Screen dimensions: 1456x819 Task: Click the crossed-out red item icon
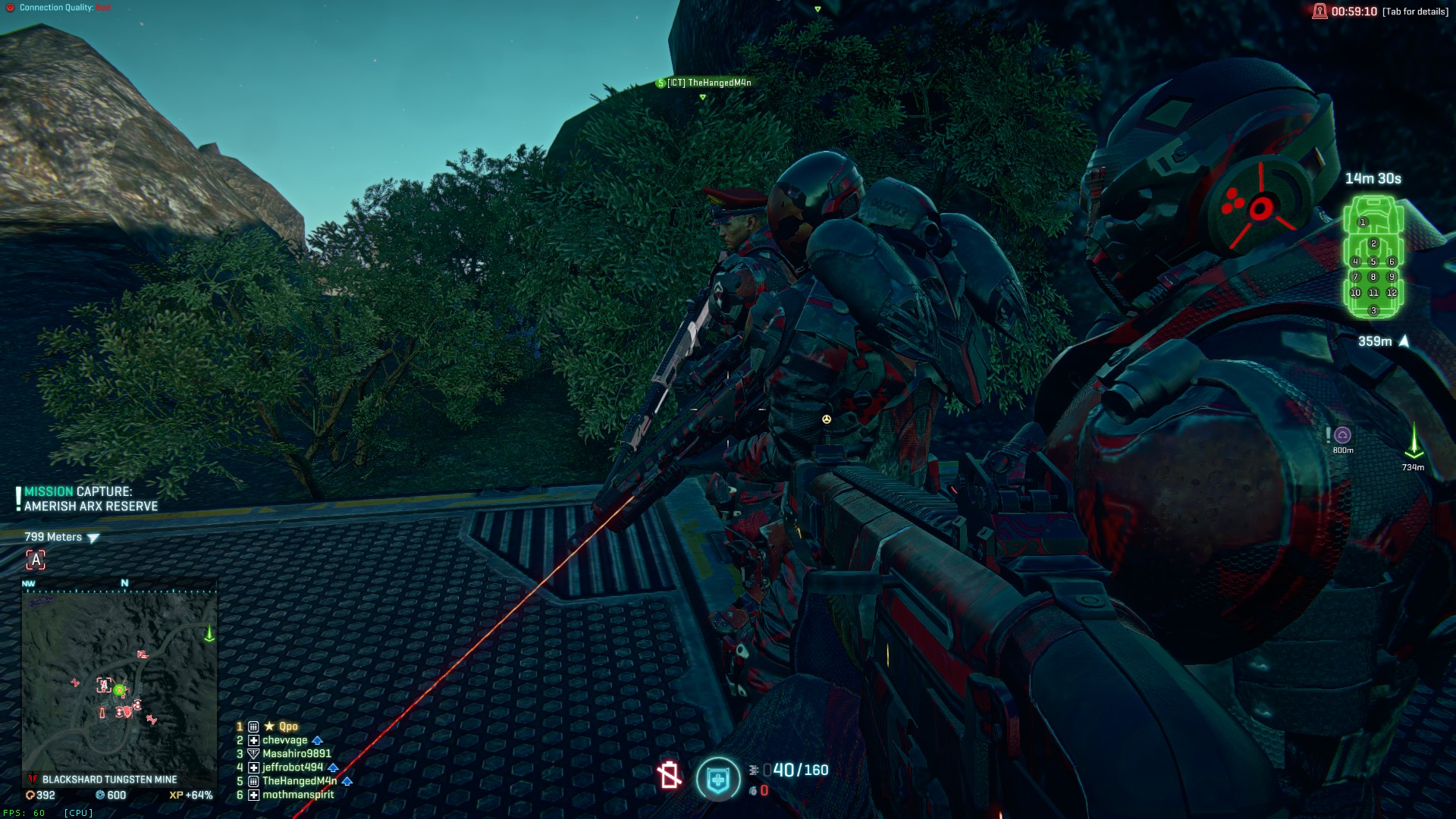coord(669,776)
